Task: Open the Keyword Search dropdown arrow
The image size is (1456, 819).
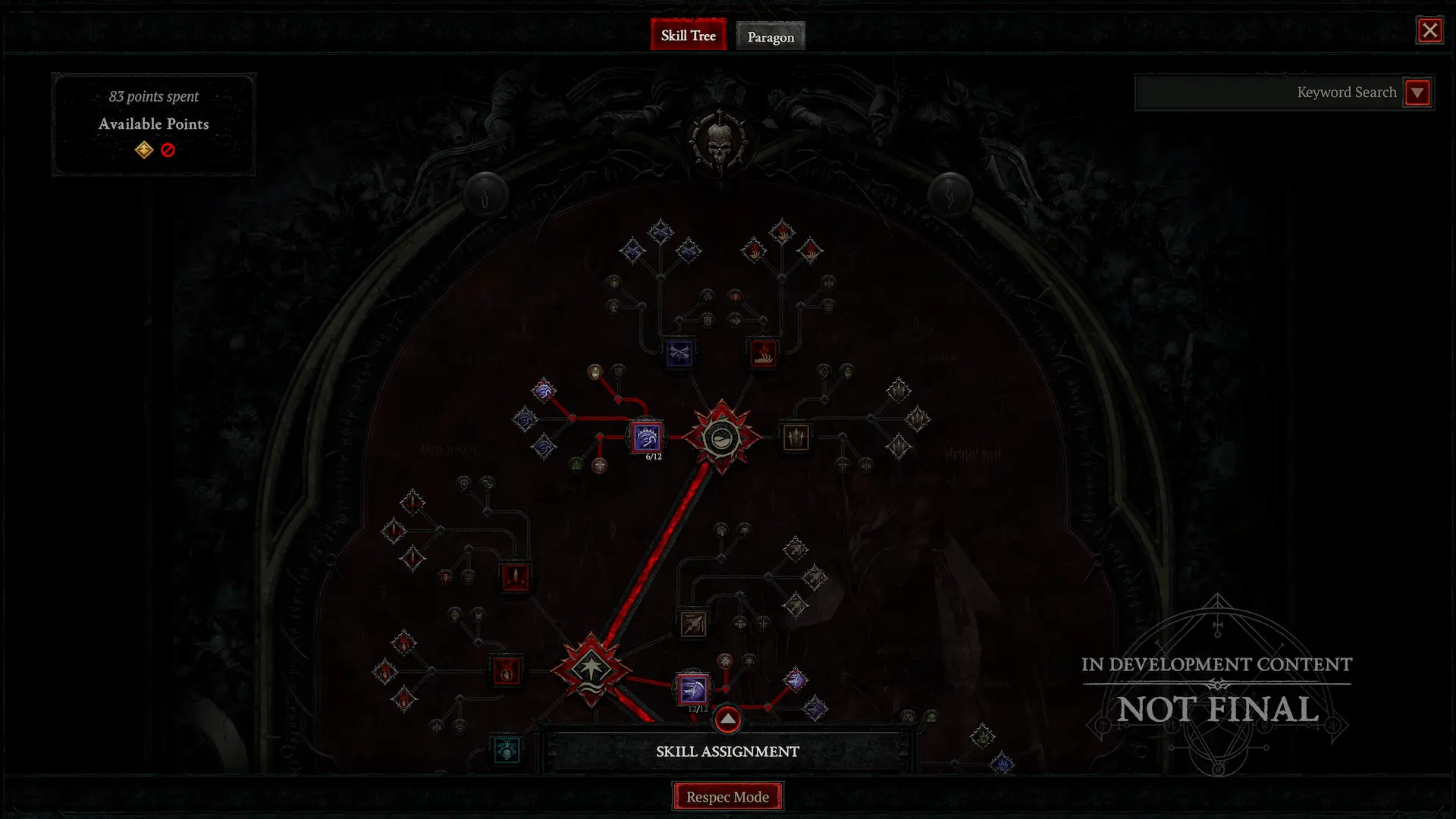Action: [x=1417, y=93]
